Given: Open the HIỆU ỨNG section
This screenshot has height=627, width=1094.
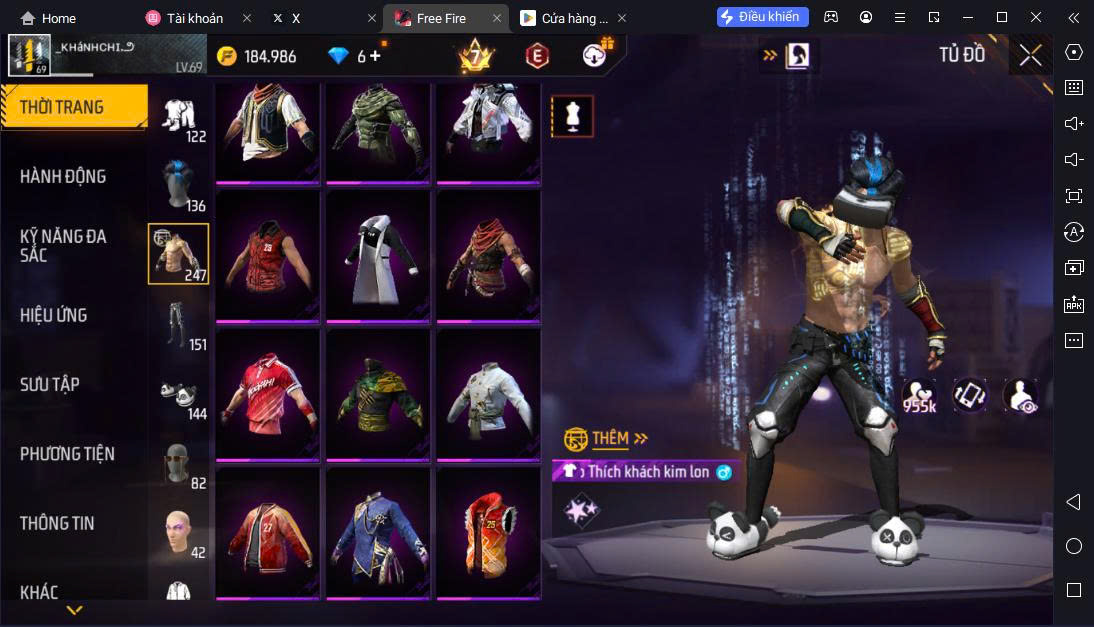Looking at the screenshot, I should (x=54, y=315).
